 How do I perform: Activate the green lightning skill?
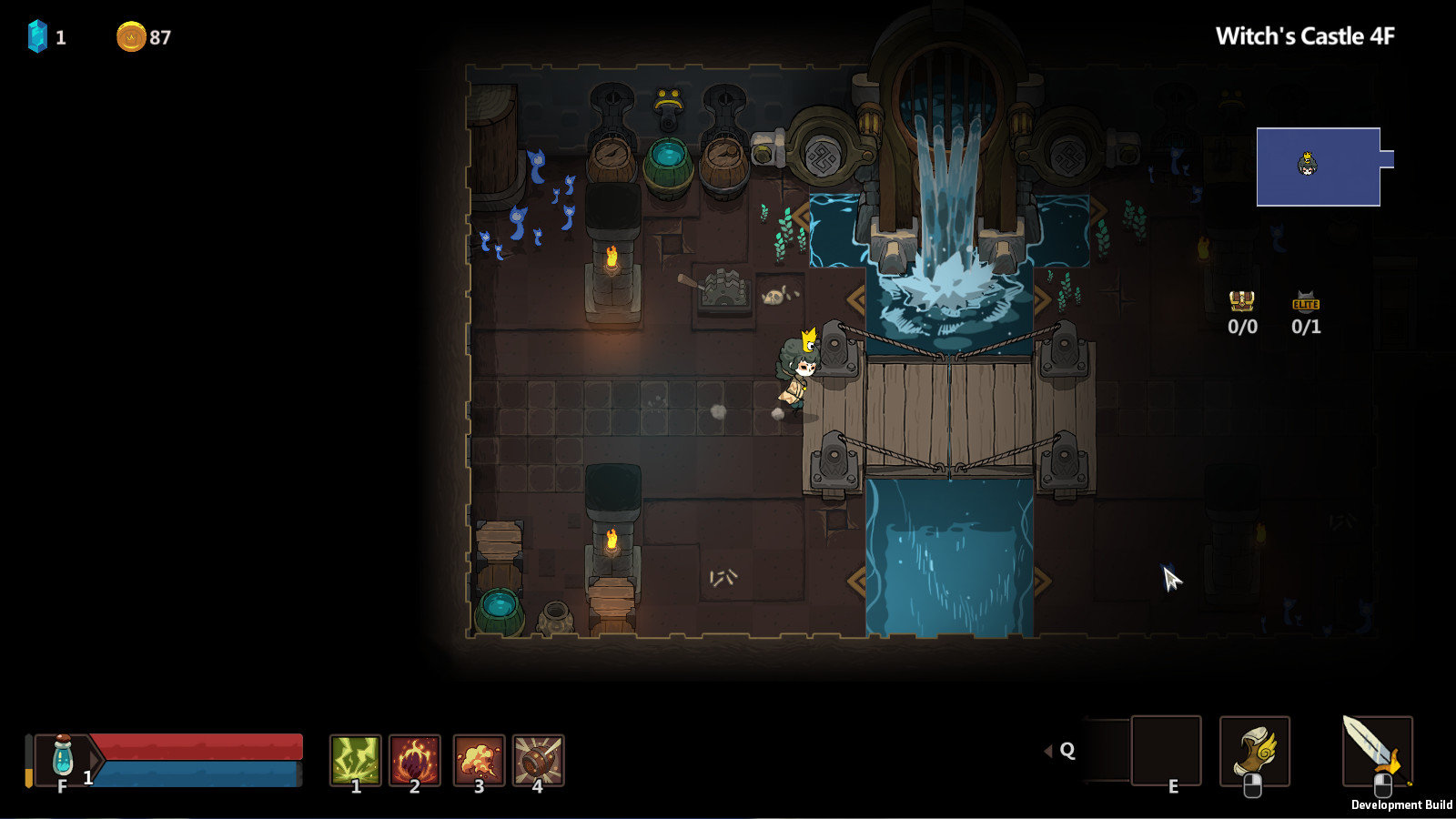355,759
